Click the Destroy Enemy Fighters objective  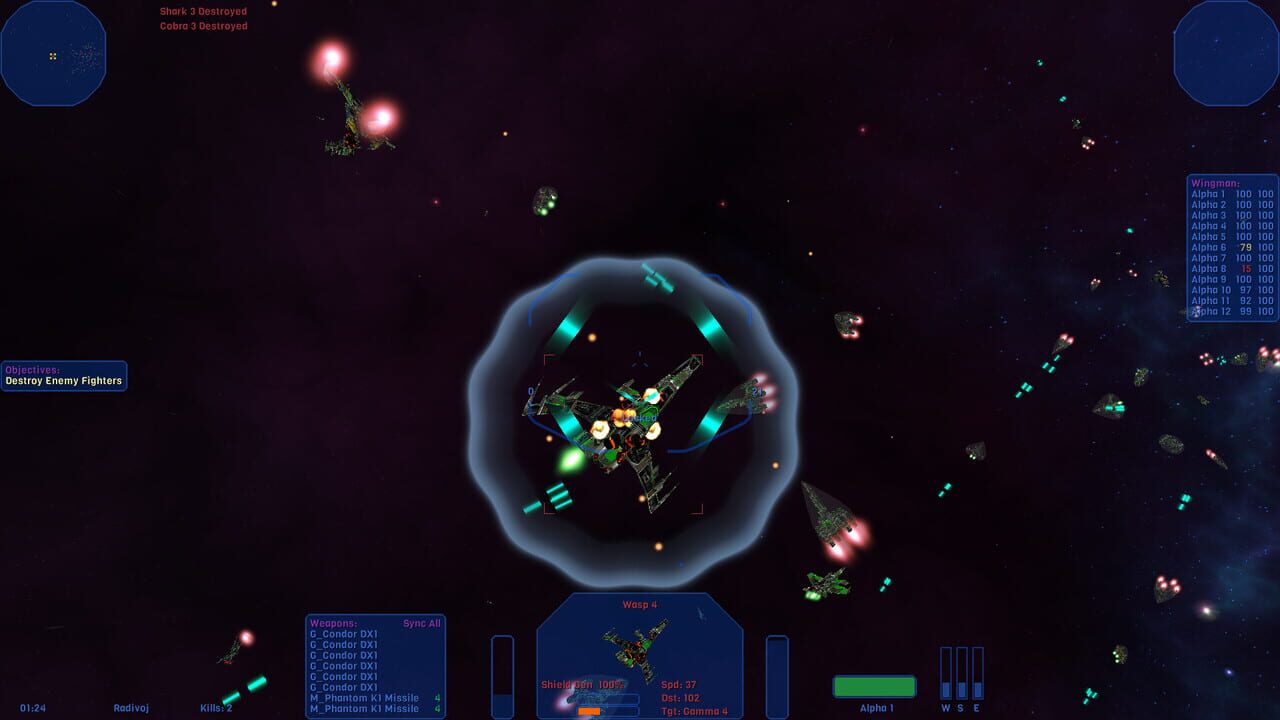click(x=64, y=380)
